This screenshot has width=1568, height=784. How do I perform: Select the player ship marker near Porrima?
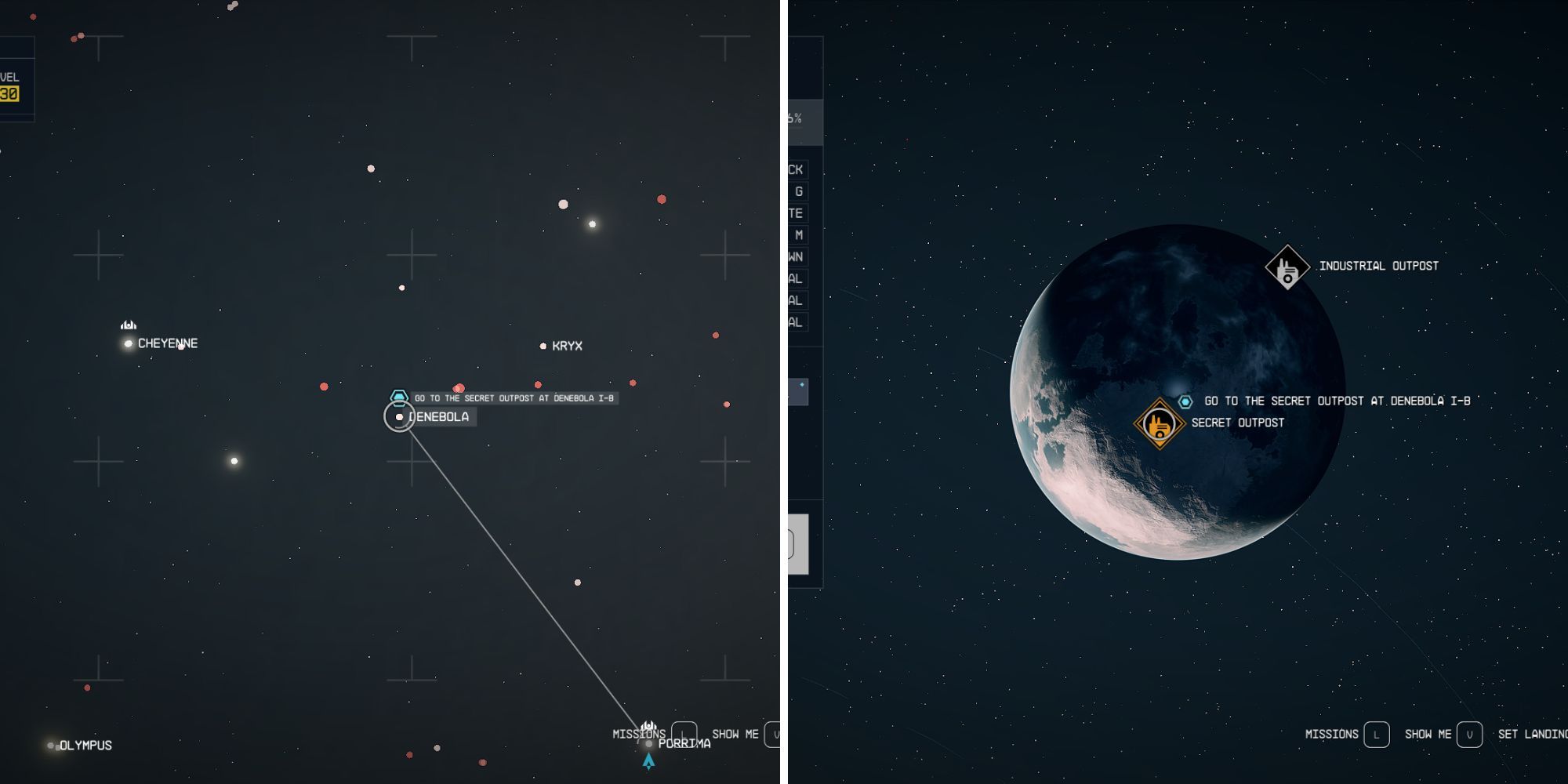(648, 759)
